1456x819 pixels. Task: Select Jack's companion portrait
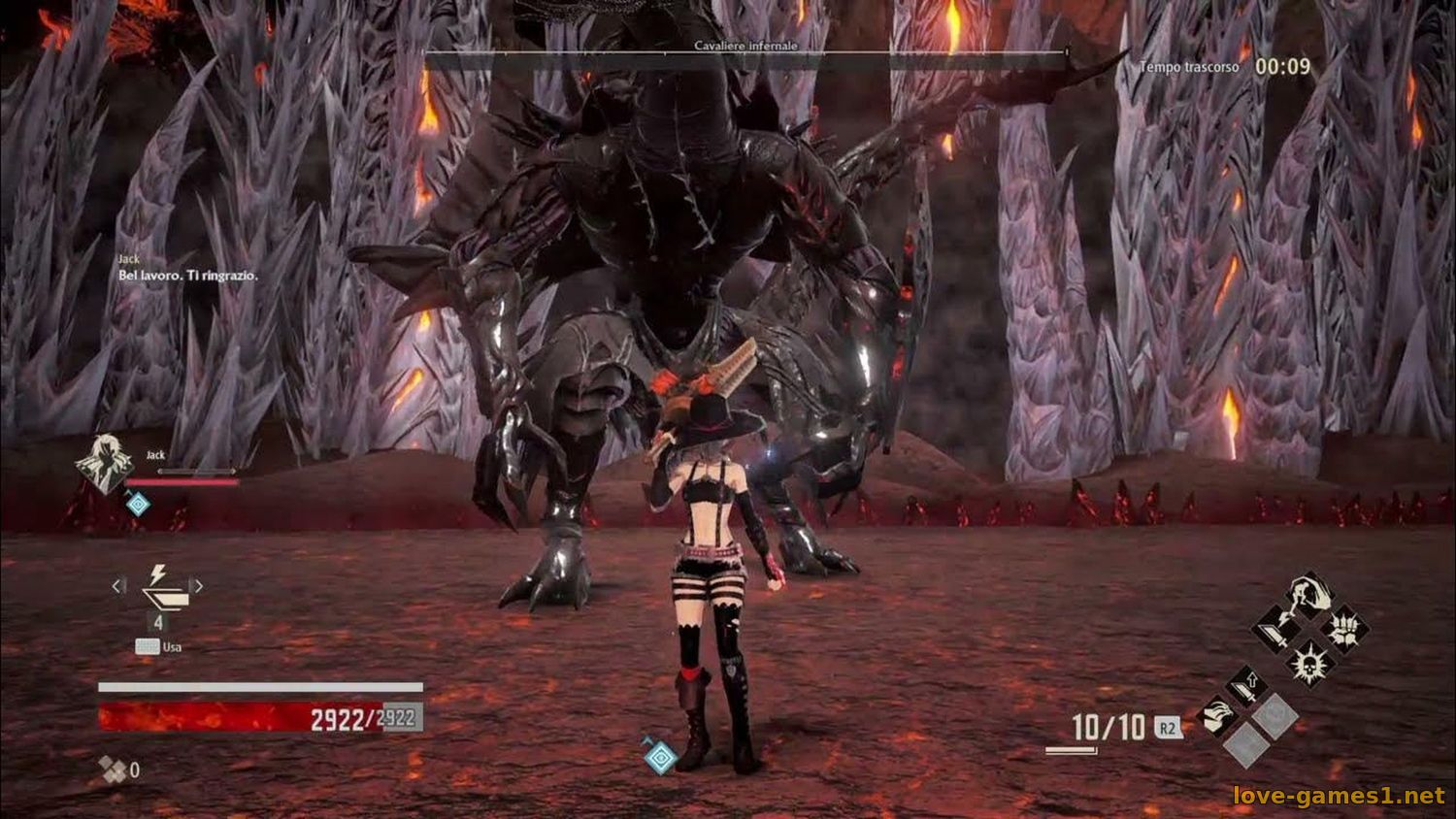click(105, 463)
